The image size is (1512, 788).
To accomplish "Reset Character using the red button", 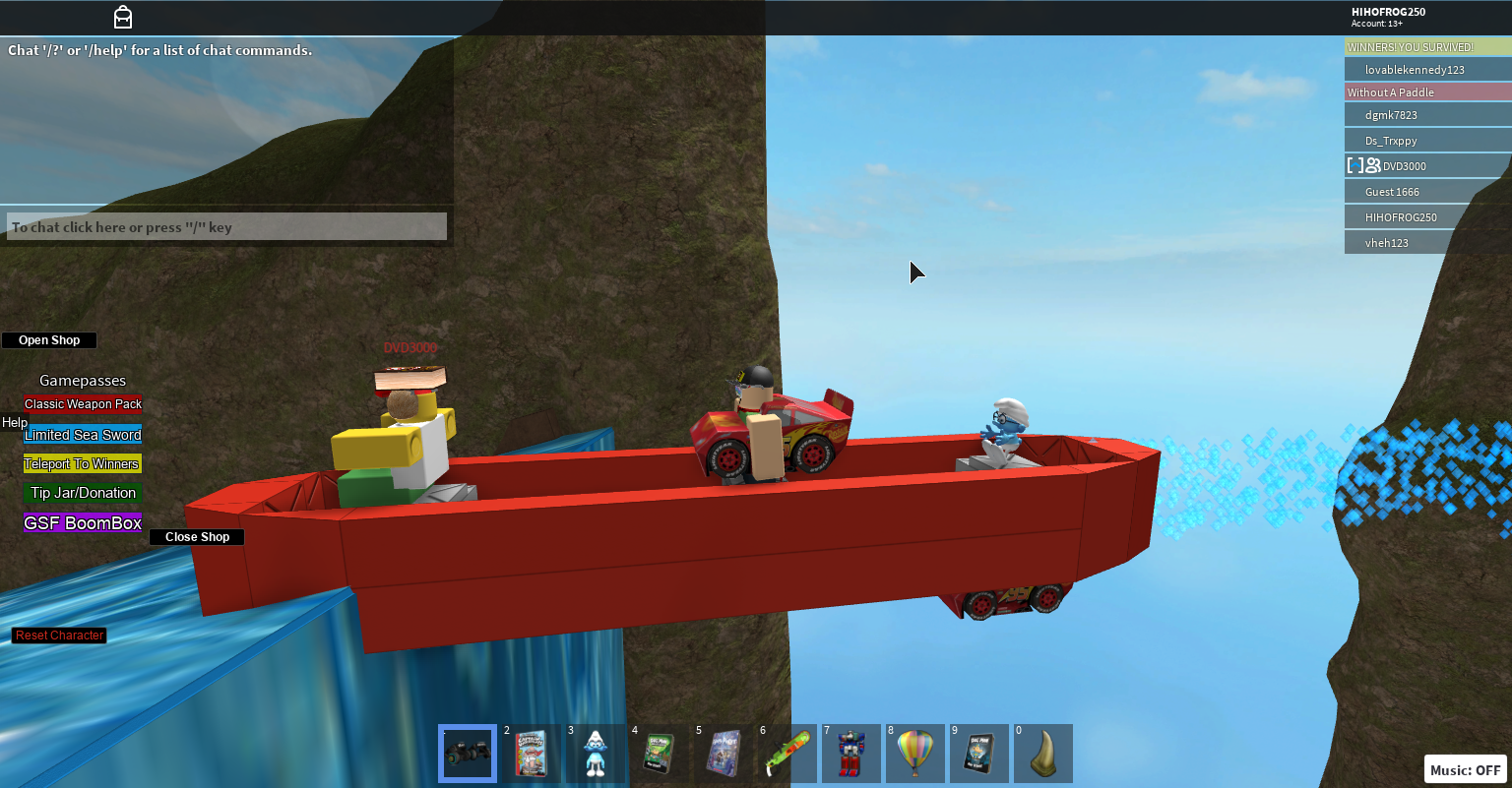I will pos(59,636).
